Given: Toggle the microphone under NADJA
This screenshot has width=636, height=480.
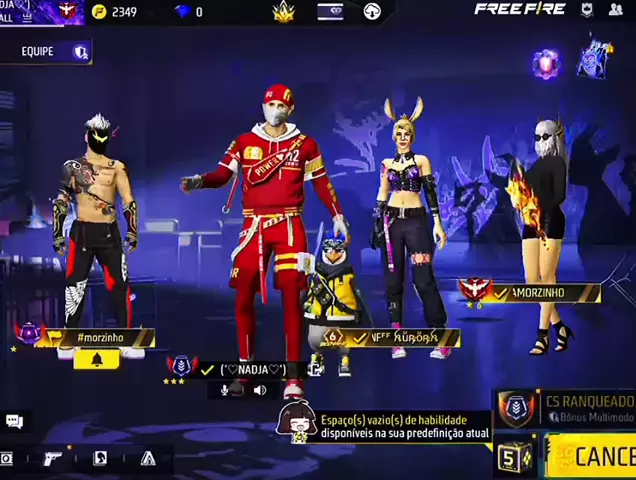Looking at the screenshot, I should click(236, 389).
